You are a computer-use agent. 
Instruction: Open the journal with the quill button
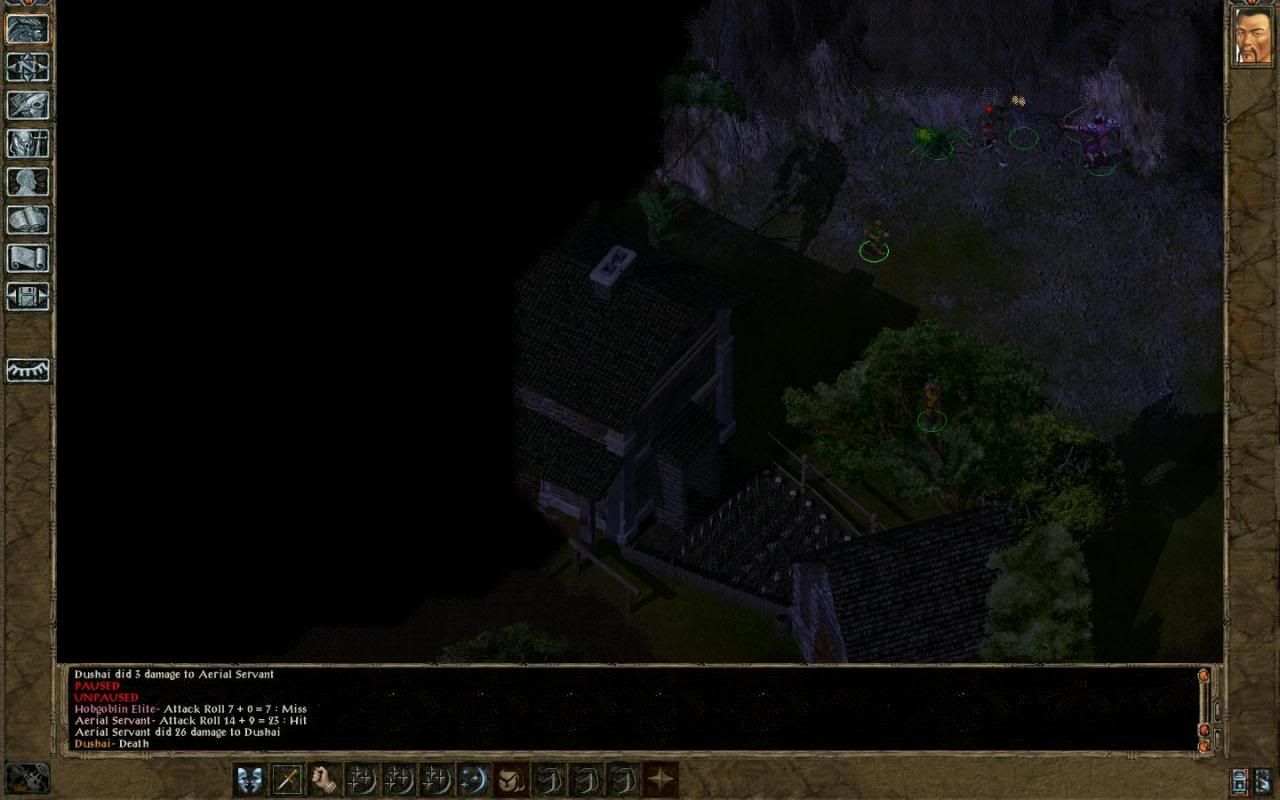click(x=28, y=105)
